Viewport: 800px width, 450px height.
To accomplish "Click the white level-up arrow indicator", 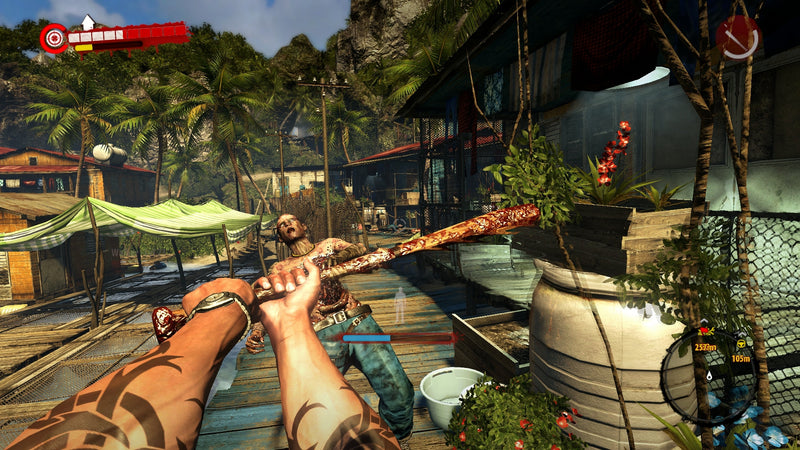I will click(88, 21).
